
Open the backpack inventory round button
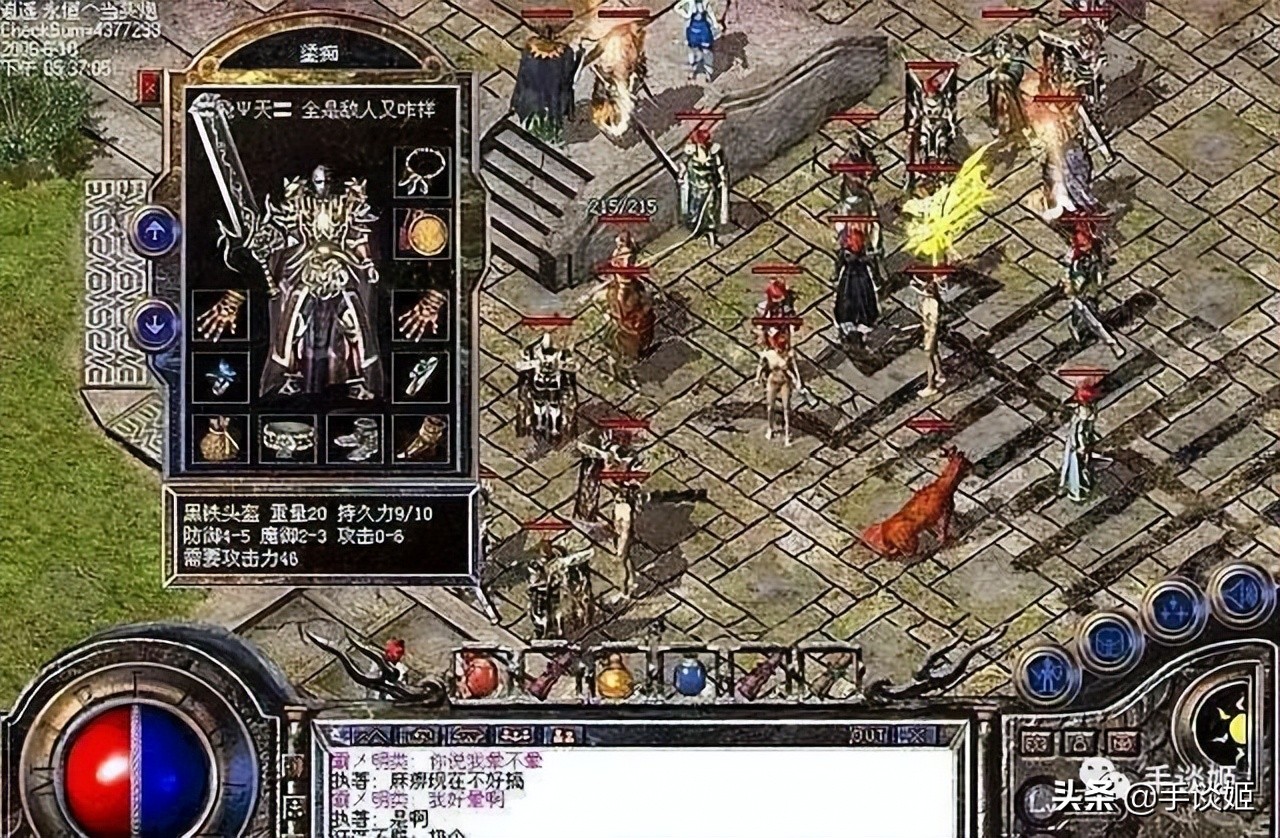(x=1109, y=641)
